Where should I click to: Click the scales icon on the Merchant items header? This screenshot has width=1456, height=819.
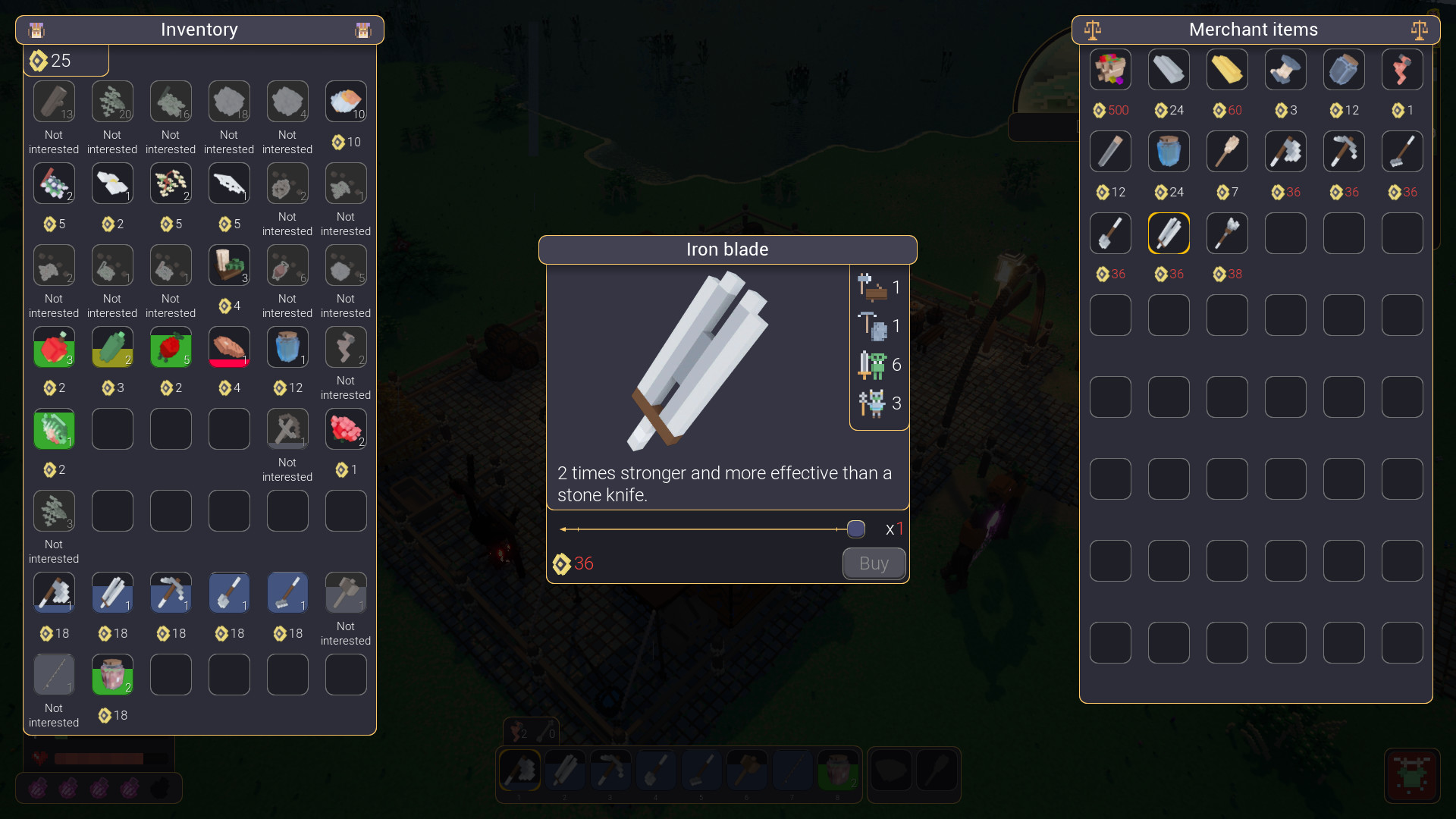pos(1092,30)
